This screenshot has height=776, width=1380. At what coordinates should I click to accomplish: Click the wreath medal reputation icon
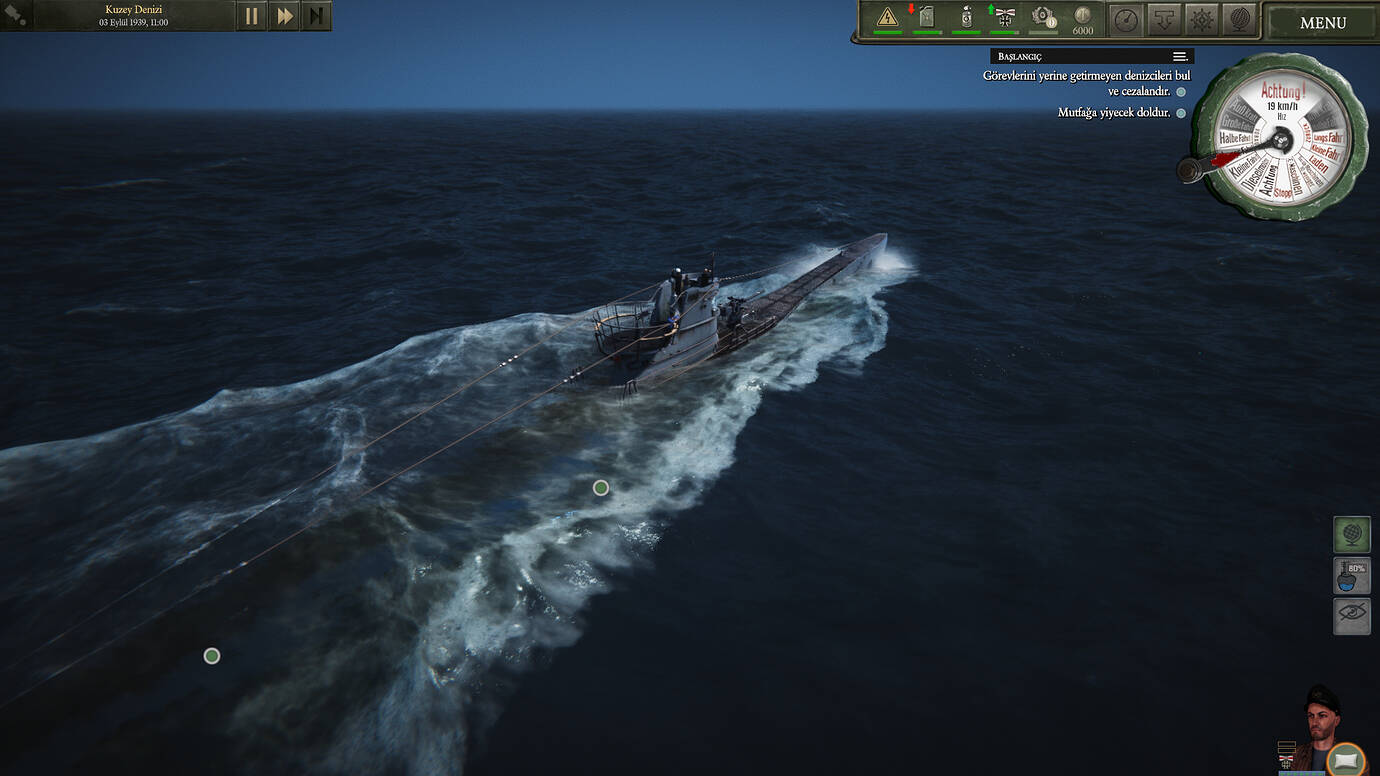tap(1043, 17)
